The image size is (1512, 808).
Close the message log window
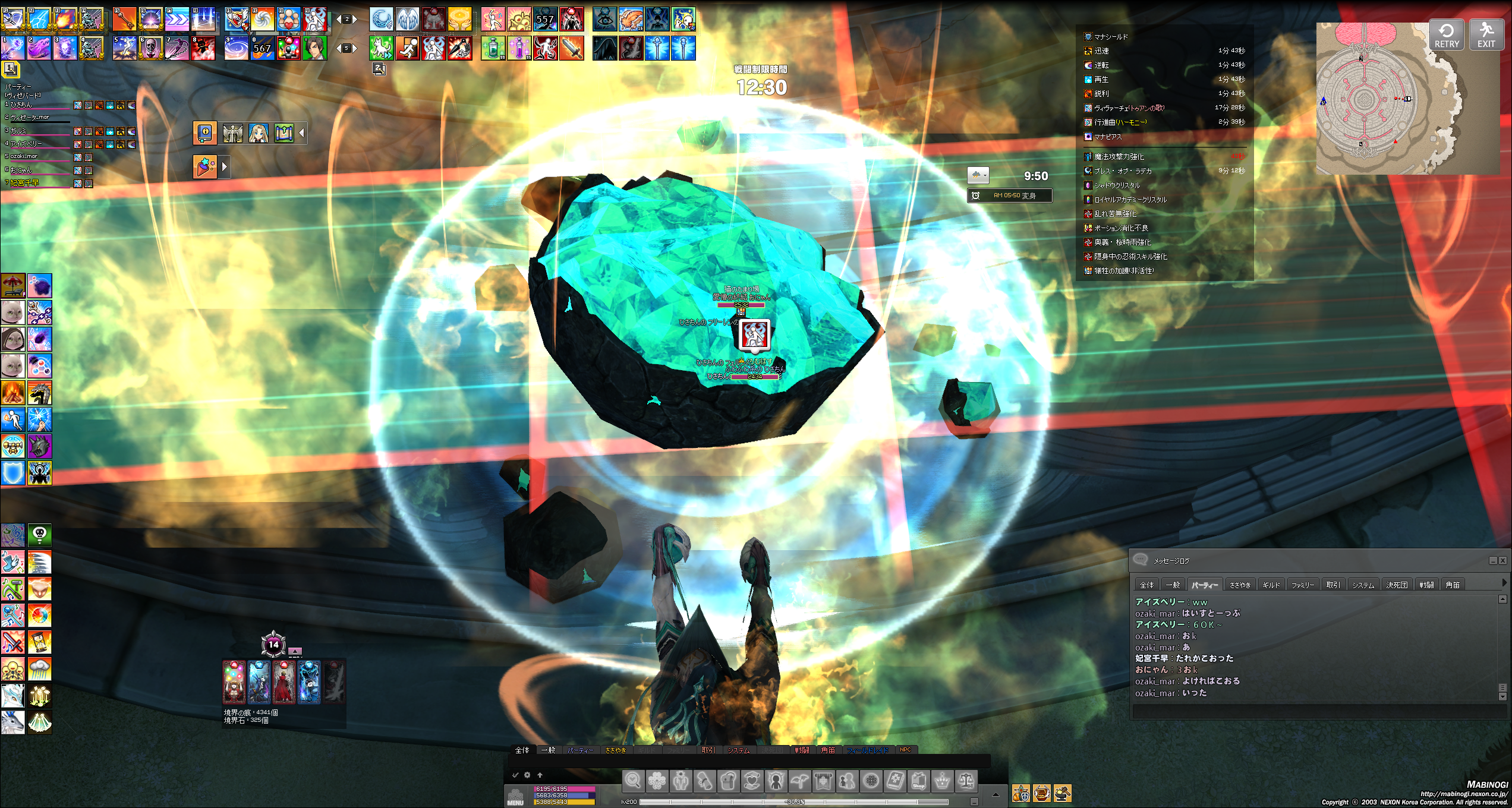coord(1502,560)
